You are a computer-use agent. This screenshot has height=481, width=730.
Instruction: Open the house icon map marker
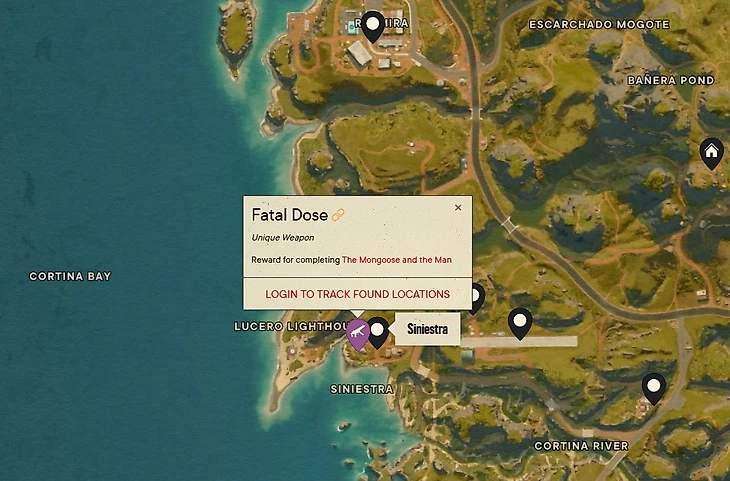(711, 152)
